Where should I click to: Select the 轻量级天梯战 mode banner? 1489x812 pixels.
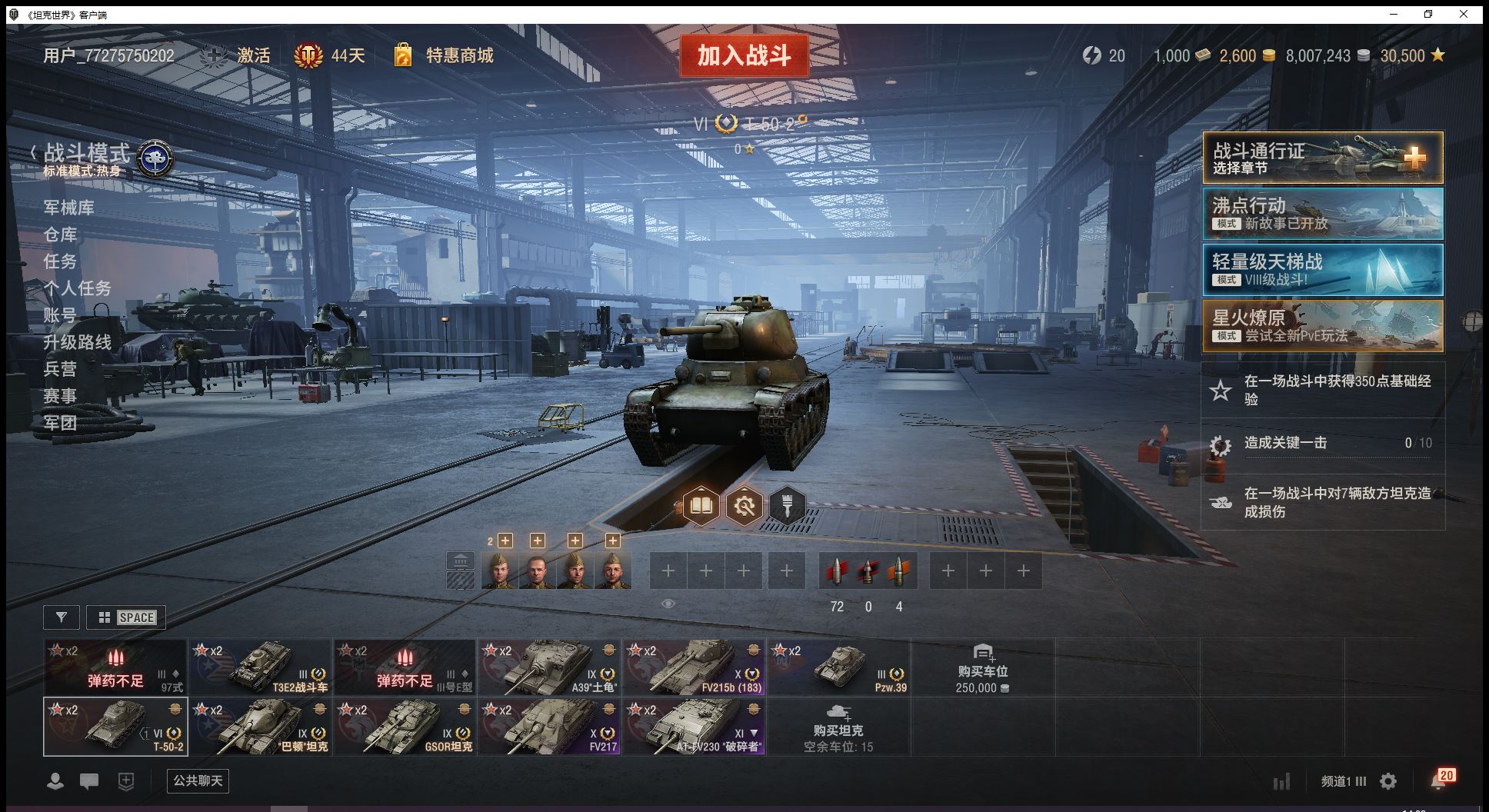[1322, 270]
